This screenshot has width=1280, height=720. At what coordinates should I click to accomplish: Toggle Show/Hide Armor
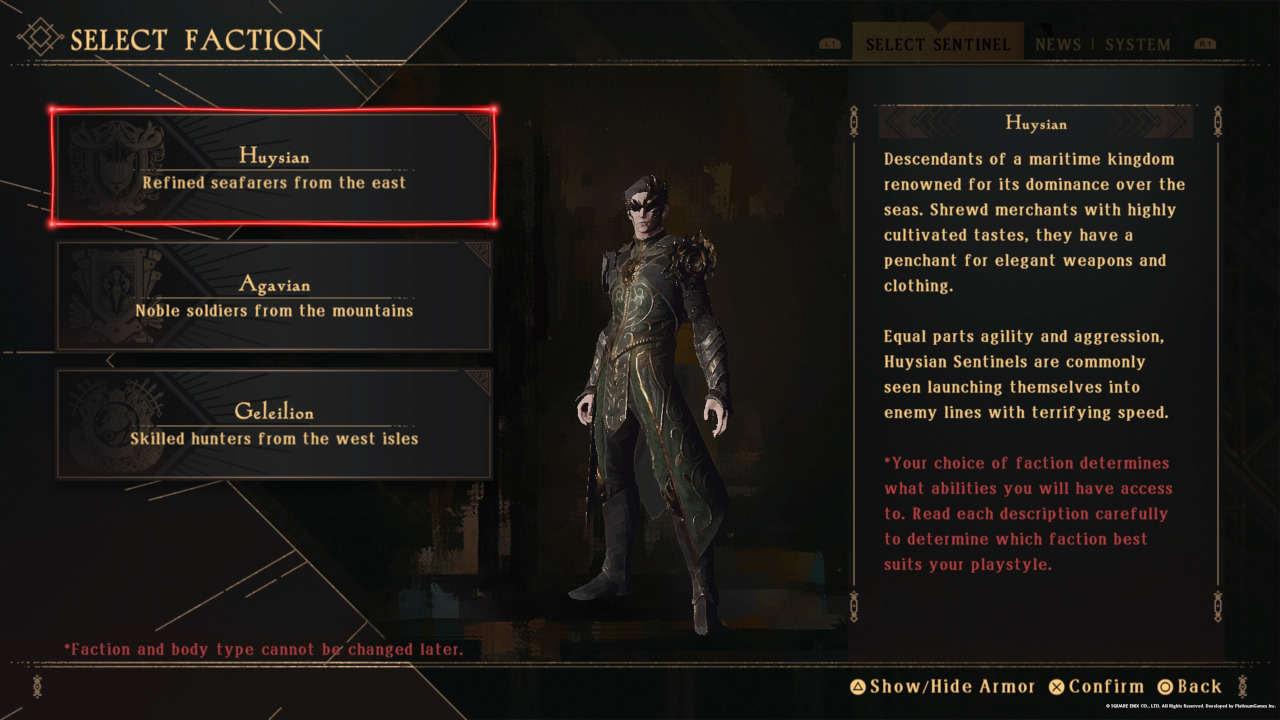942,686
